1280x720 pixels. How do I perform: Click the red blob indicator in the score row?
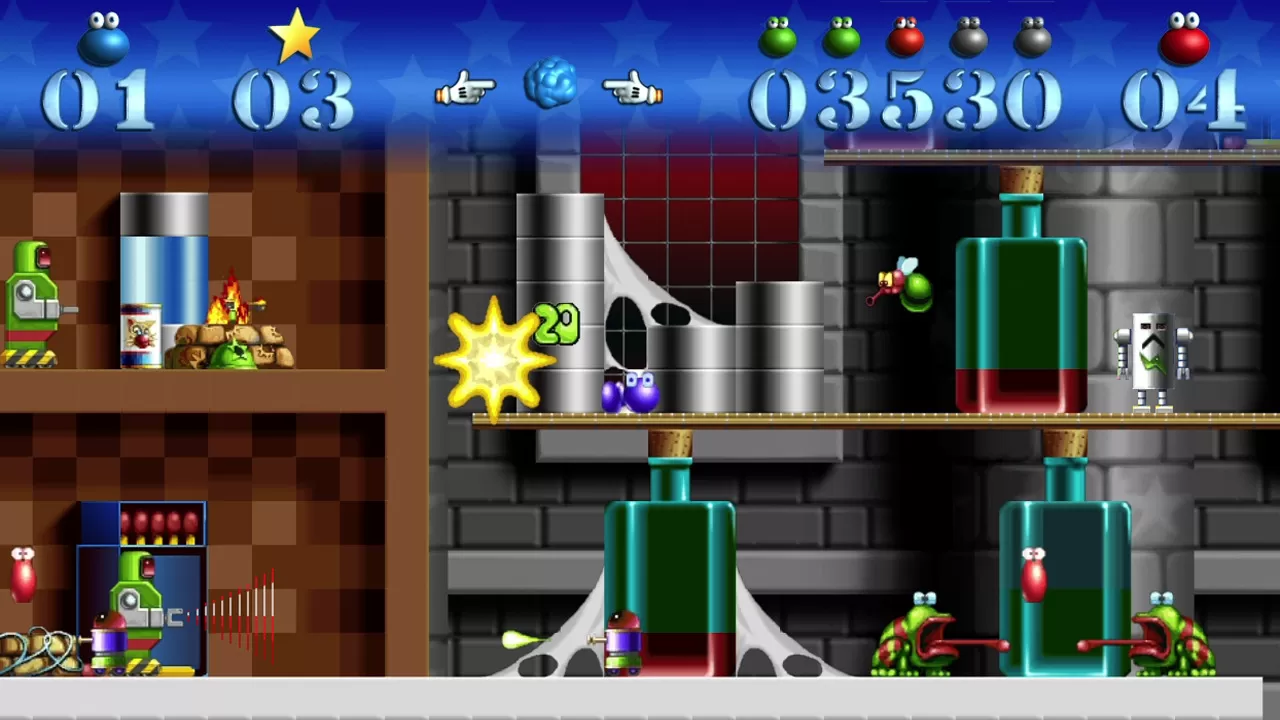click(904, 37)
